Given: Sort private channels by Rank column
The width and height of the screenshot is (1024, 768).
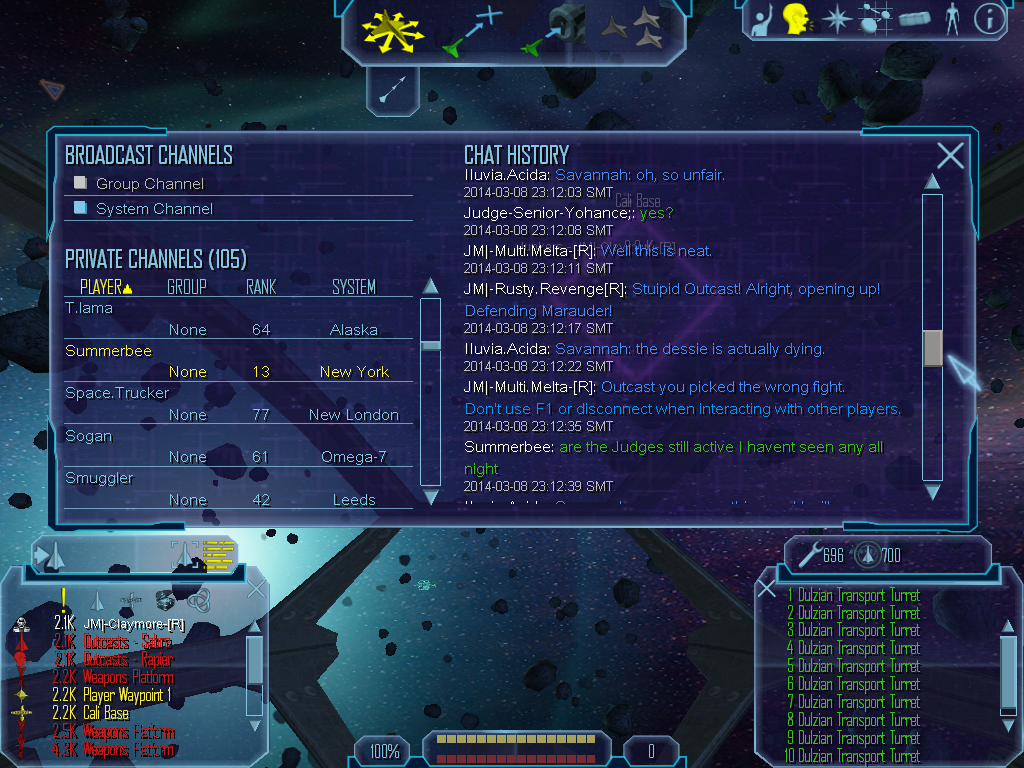Looking at the screenshot, I should 261,287.
